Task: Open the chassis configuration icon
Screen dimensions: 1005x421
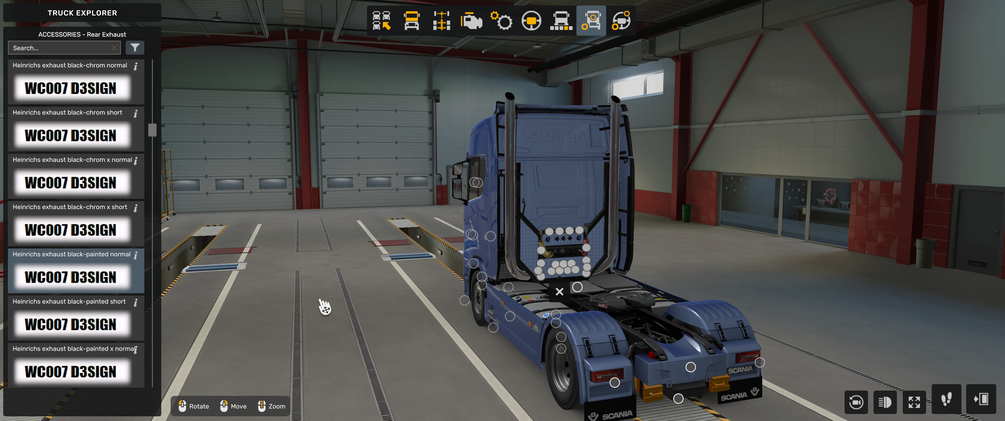Action: click(x=441, y=21)
